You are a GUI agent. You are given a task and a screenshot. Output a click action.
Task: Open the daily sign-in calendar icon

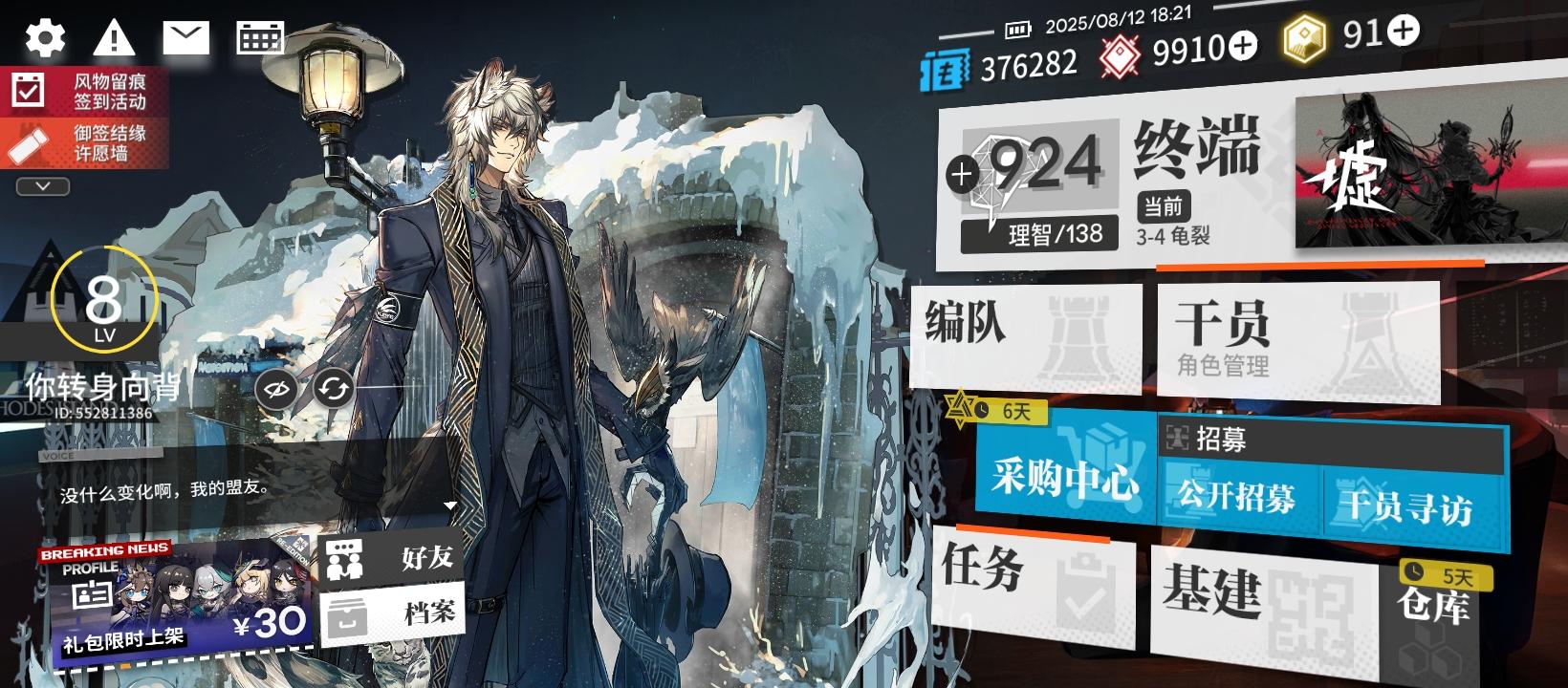tap(258, 36)
